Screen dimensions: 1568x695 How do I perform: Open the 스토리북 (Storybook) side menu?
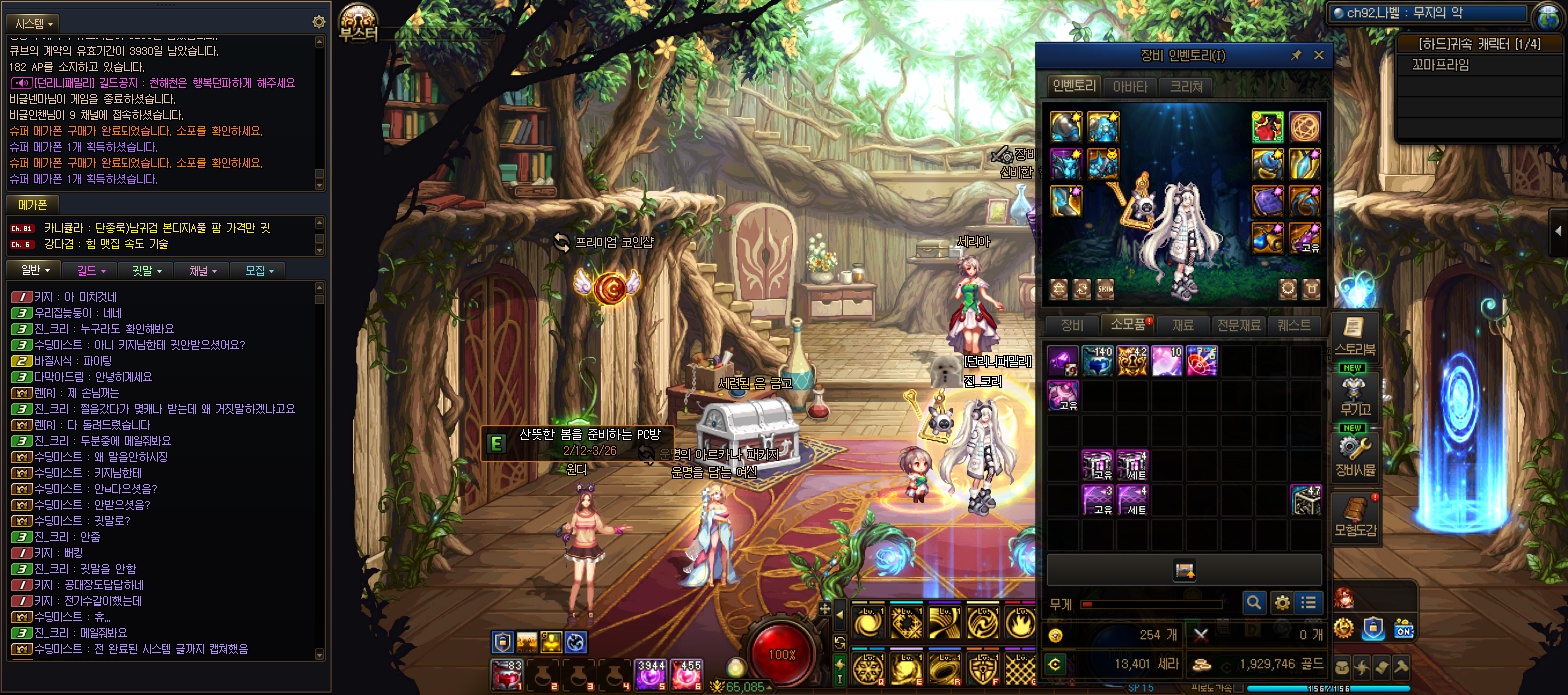(x=1354, y=335)
